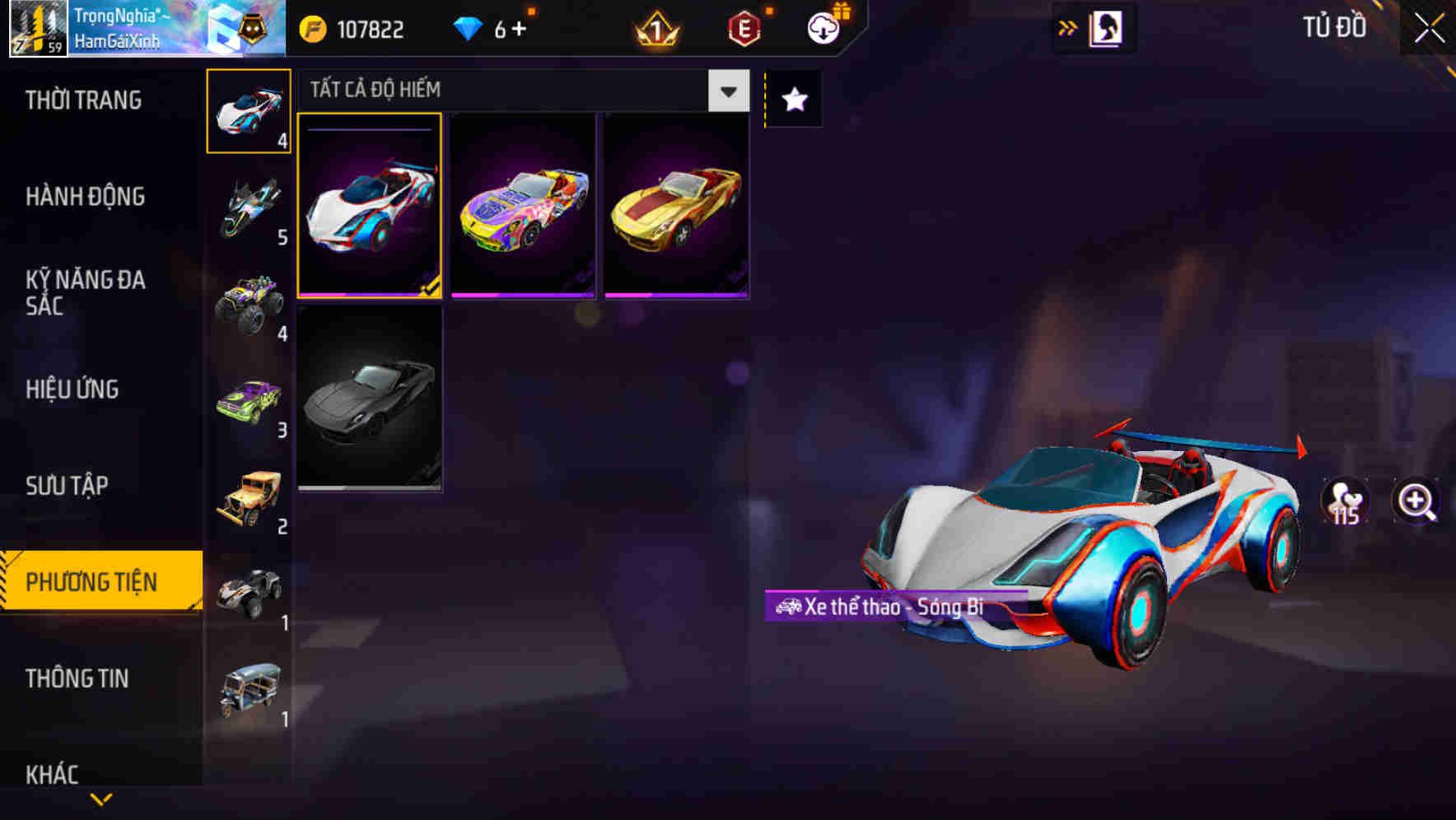The image size is (1456, 820).
Task: Select the currently equipped Sóng Bi sports car
Action: [370, 207]
